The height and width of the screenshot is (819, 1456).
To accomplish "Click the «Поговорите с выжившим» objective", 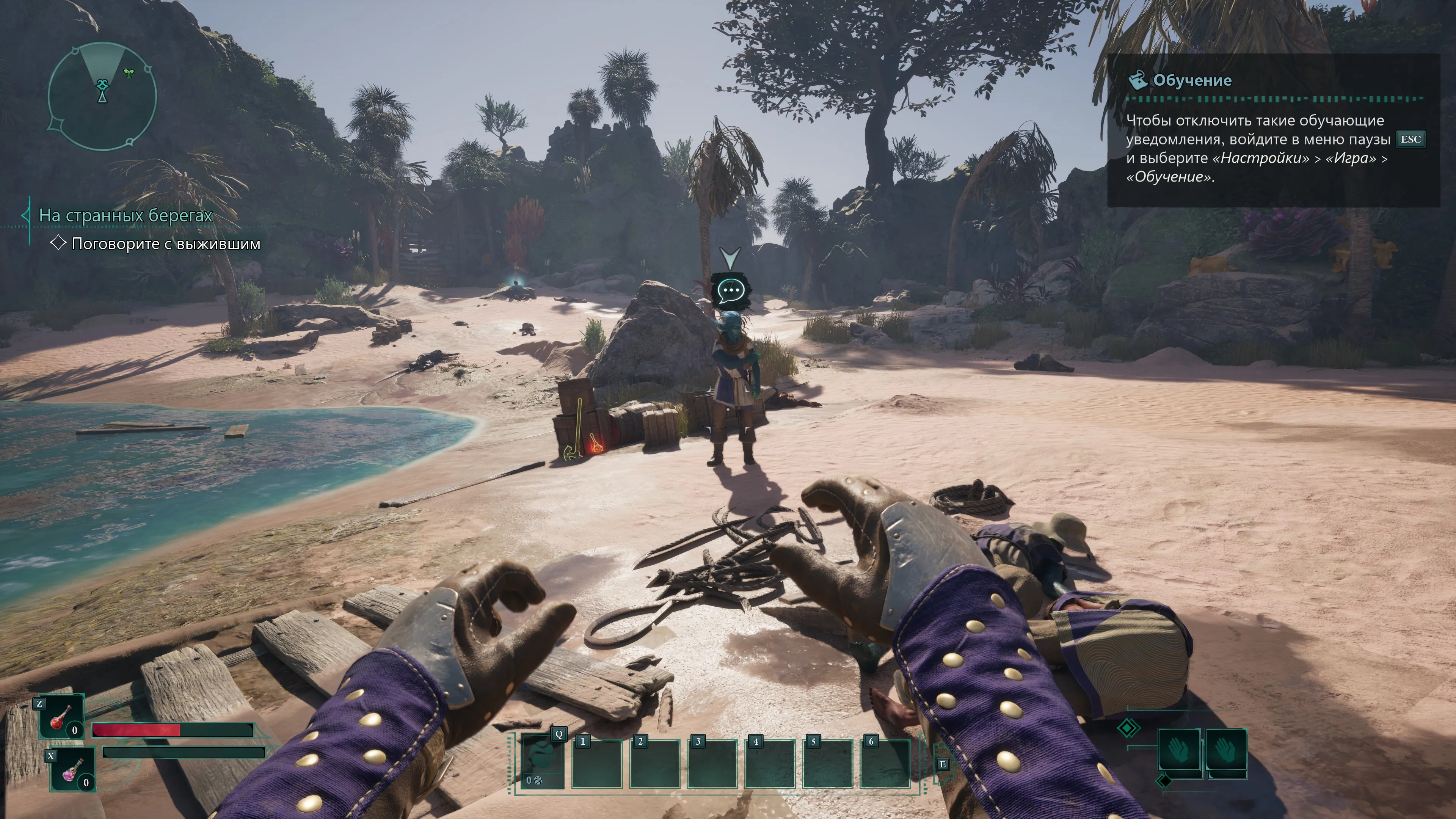I will pyautogui.click(x=166, y=244).
